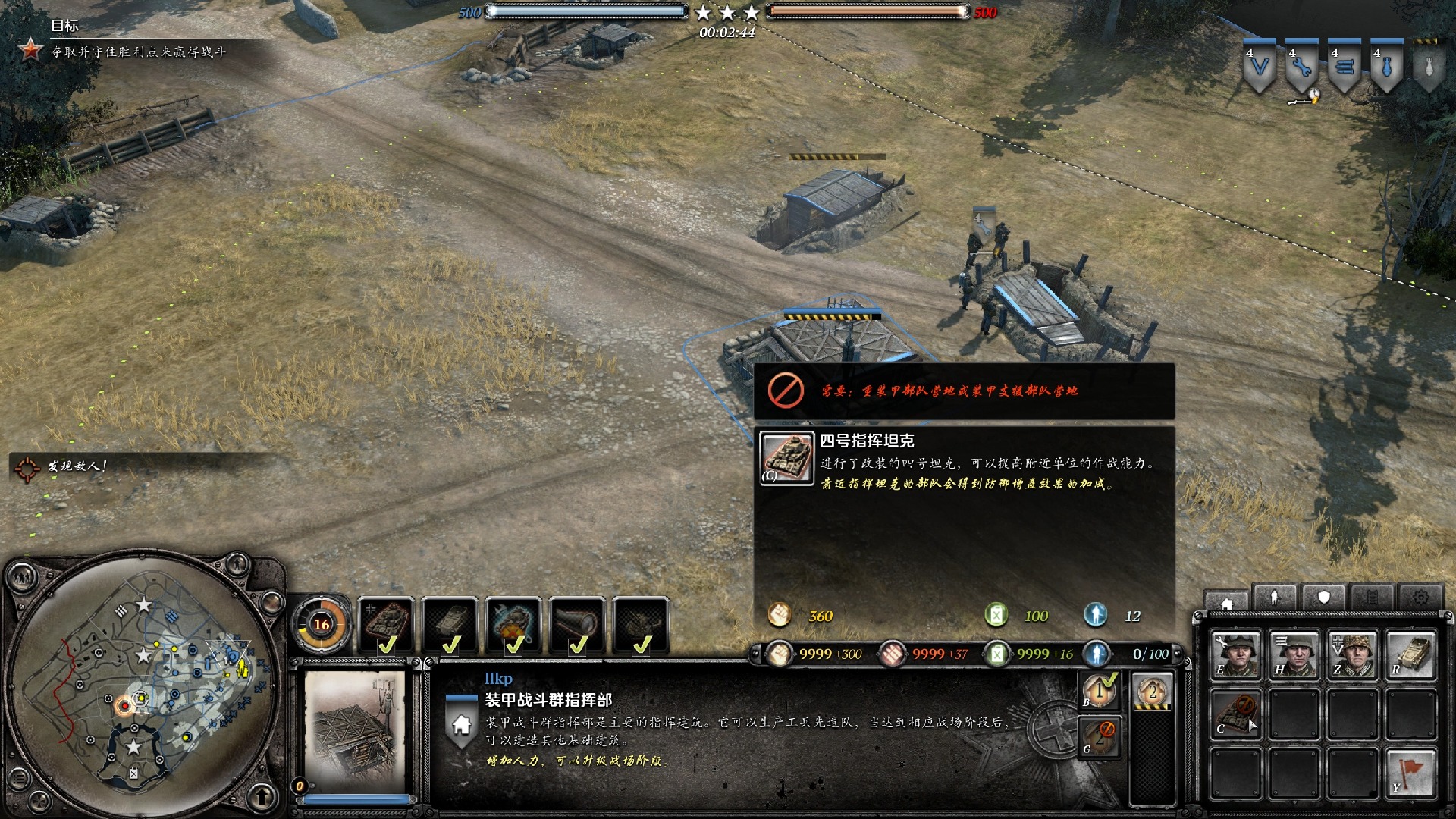
Task: Activate the command tank commander ability
Action: pyautogui.click(x=387, y=624)
